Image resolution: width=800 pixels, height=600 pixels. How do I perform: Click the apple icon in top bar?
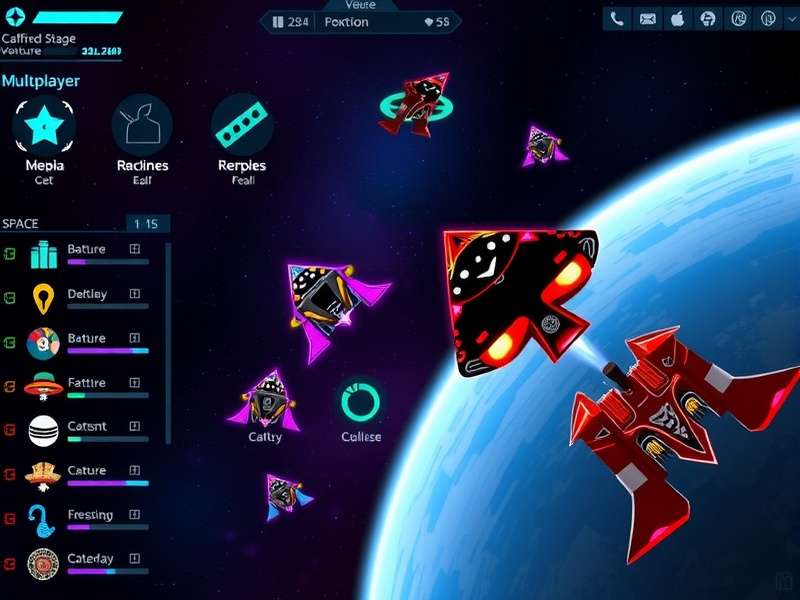point(678,18)
